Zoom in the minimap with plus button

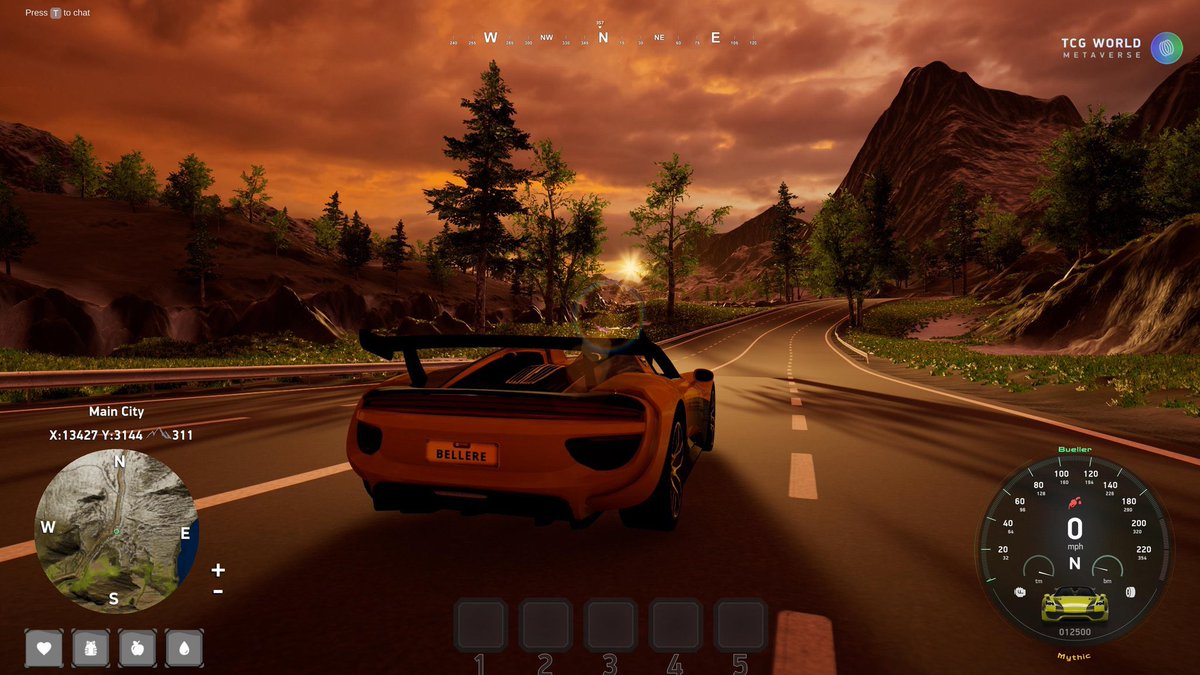218,570
